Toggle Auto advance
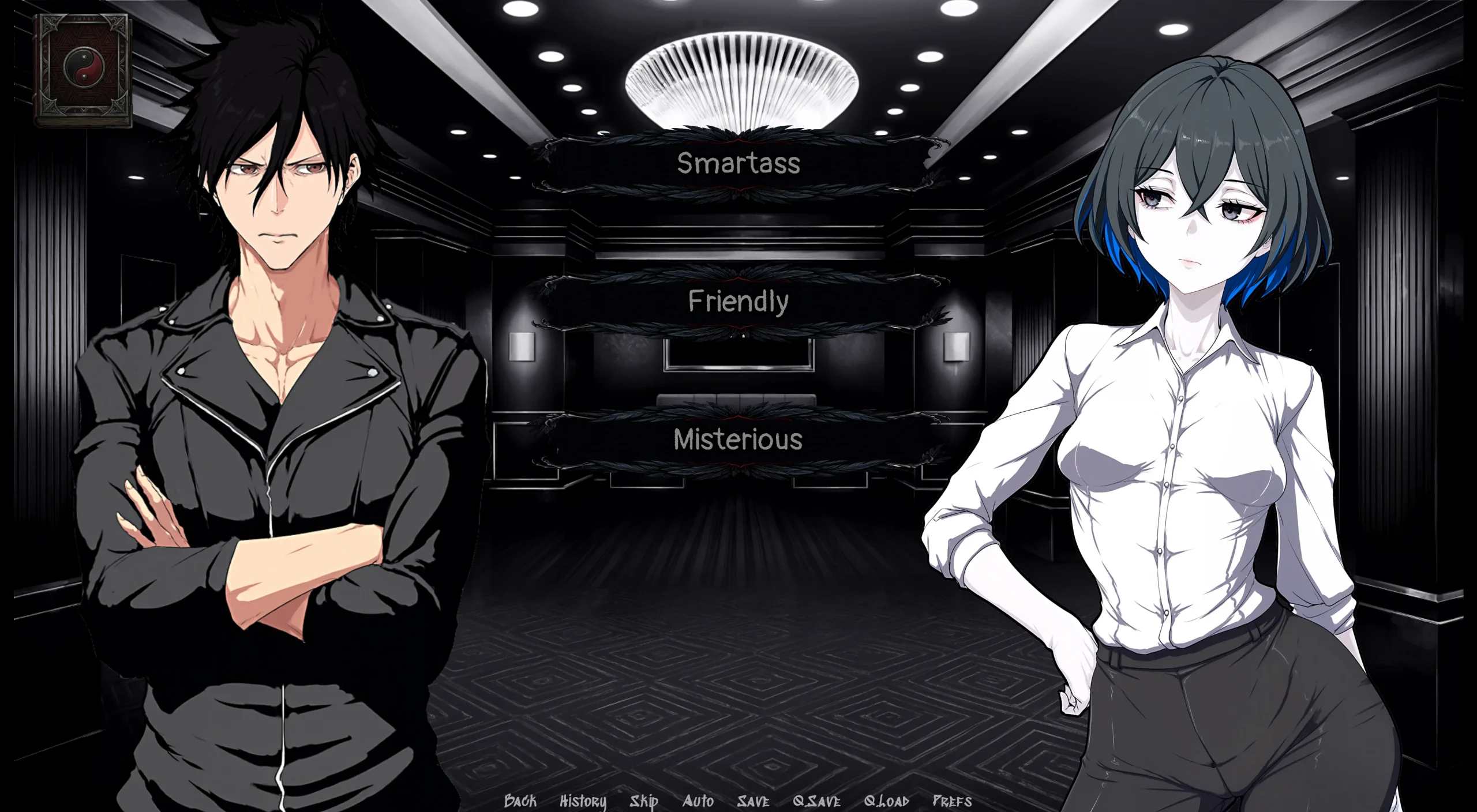The height and width of the screenshot is (812, 1477). pyautogui.click(x=698, y=800)
